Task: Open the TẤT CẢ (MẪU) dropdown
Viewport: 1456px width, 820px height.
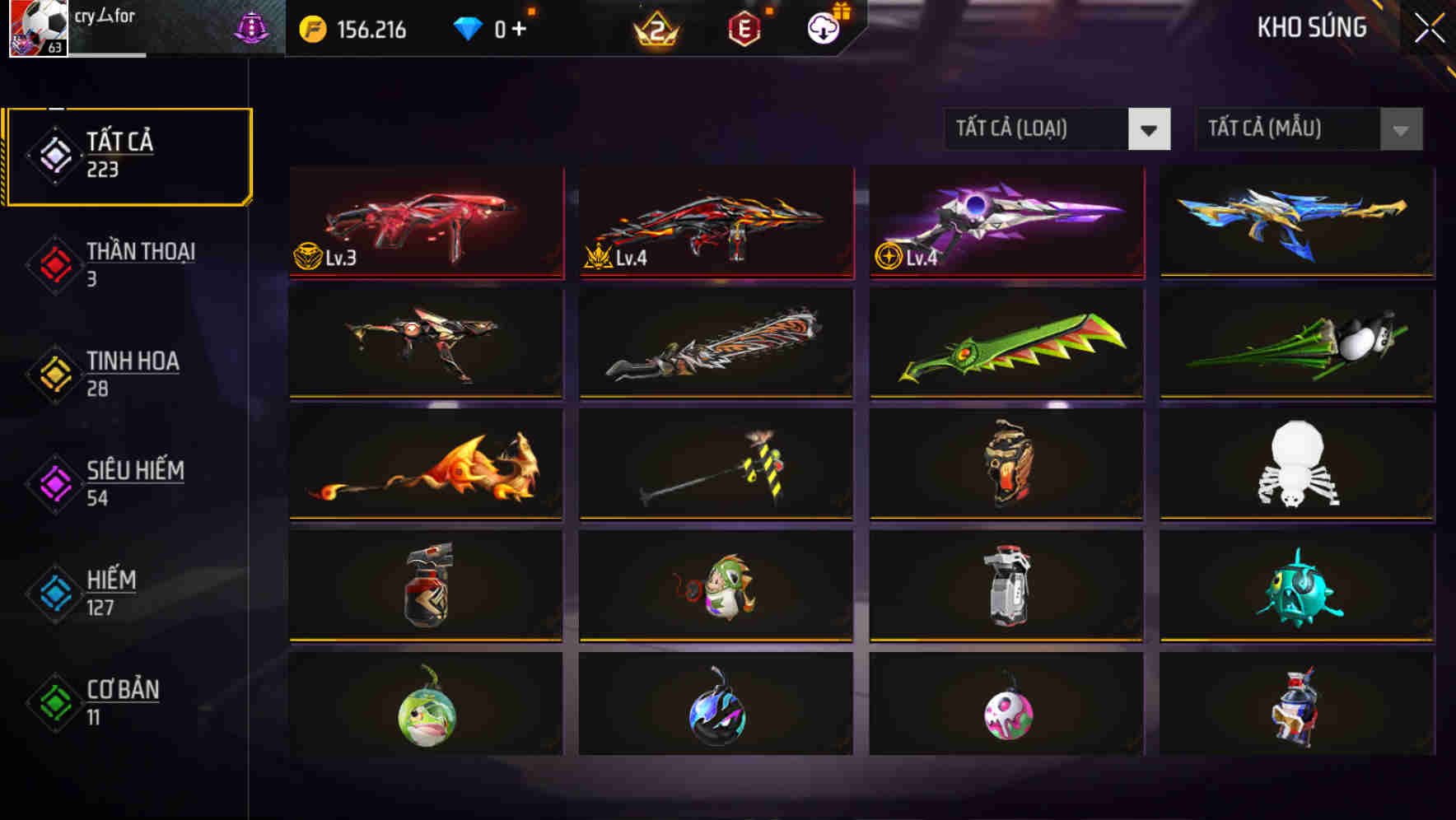Action: coord(1285,129)
